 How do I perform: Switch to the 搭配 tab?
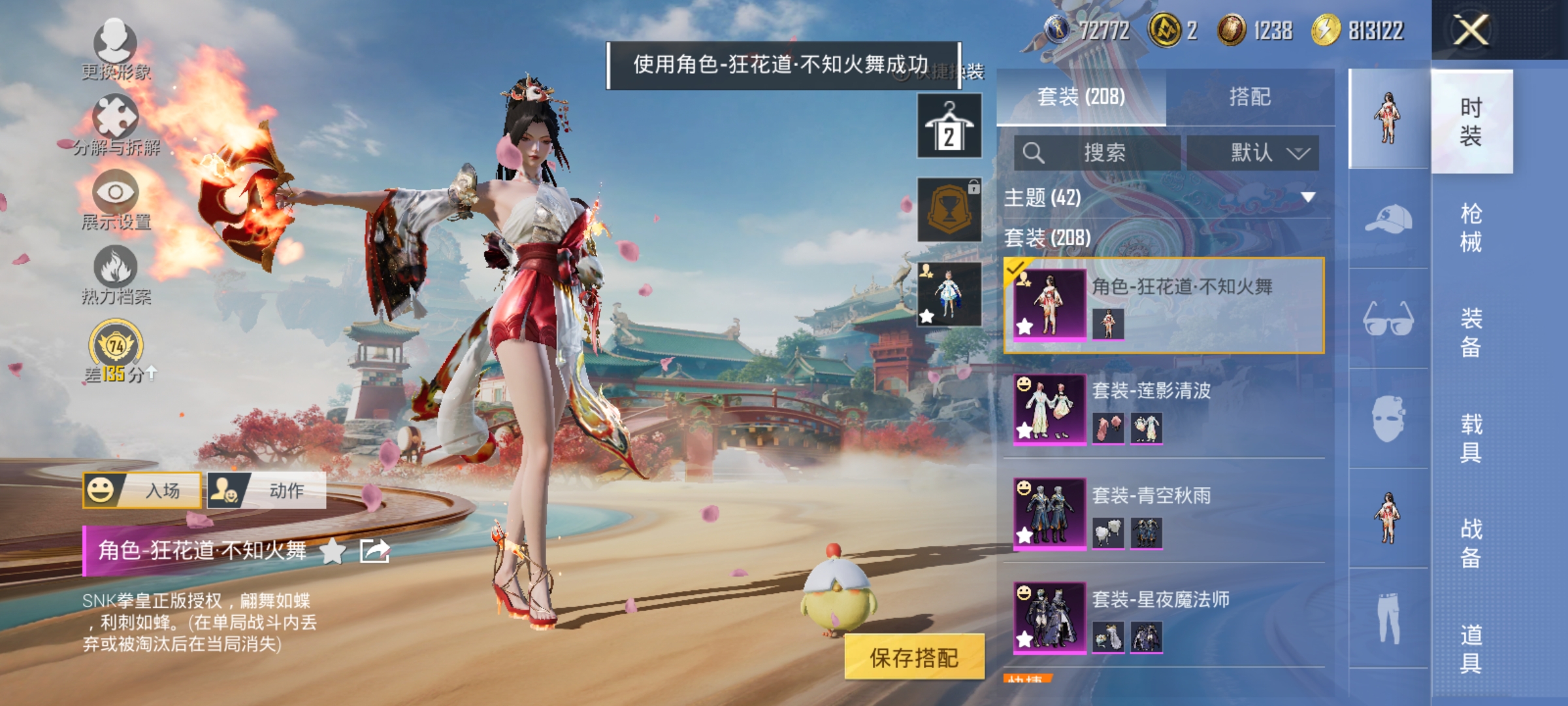click(1252, 95)
